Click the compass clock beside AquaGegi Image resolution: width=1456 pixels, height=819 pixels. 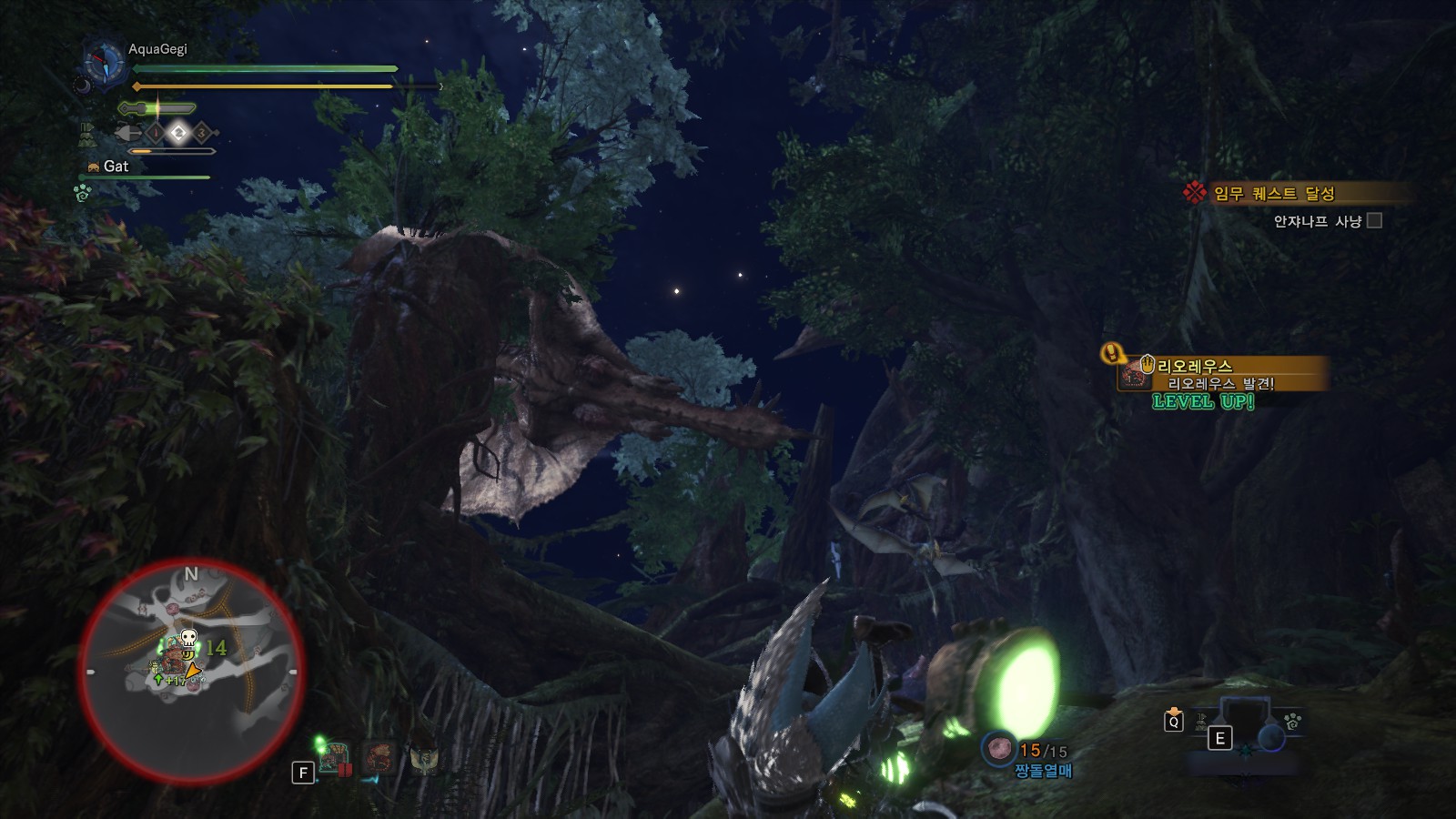point(103,64)
